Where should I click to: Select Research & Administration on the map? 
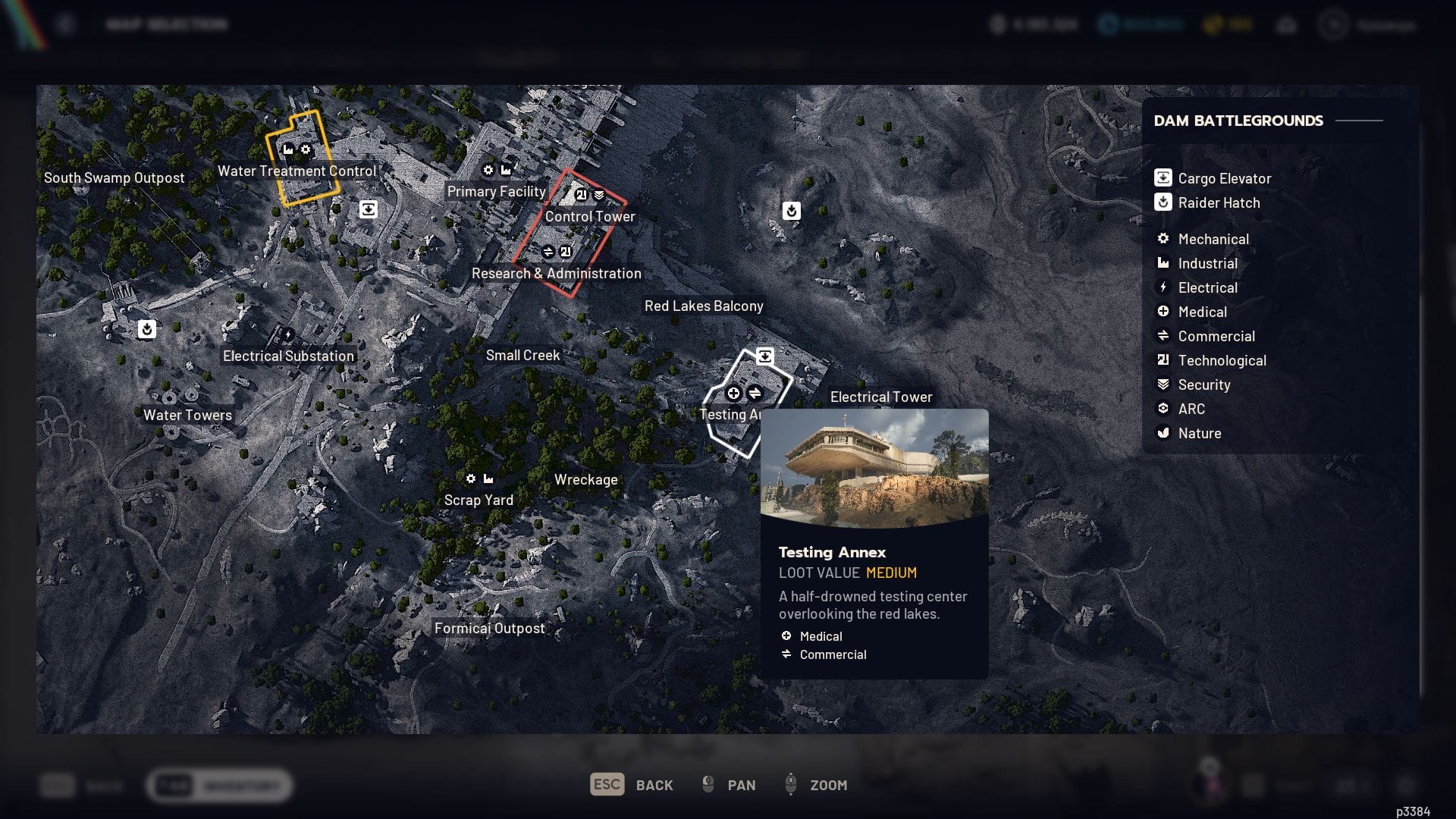click(556, 274)
